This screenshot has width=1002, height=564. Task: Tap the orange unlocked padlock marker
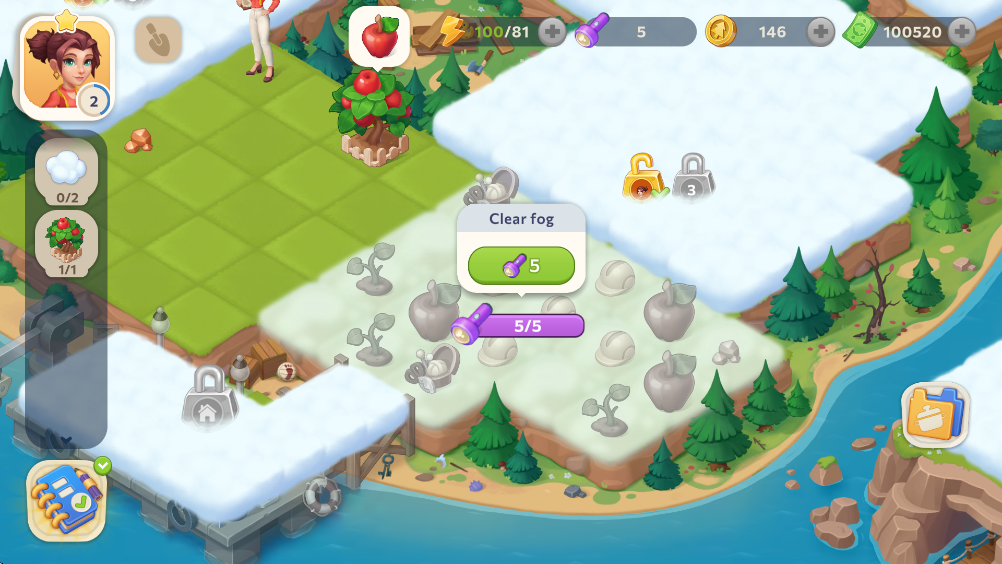coord(643,178)
